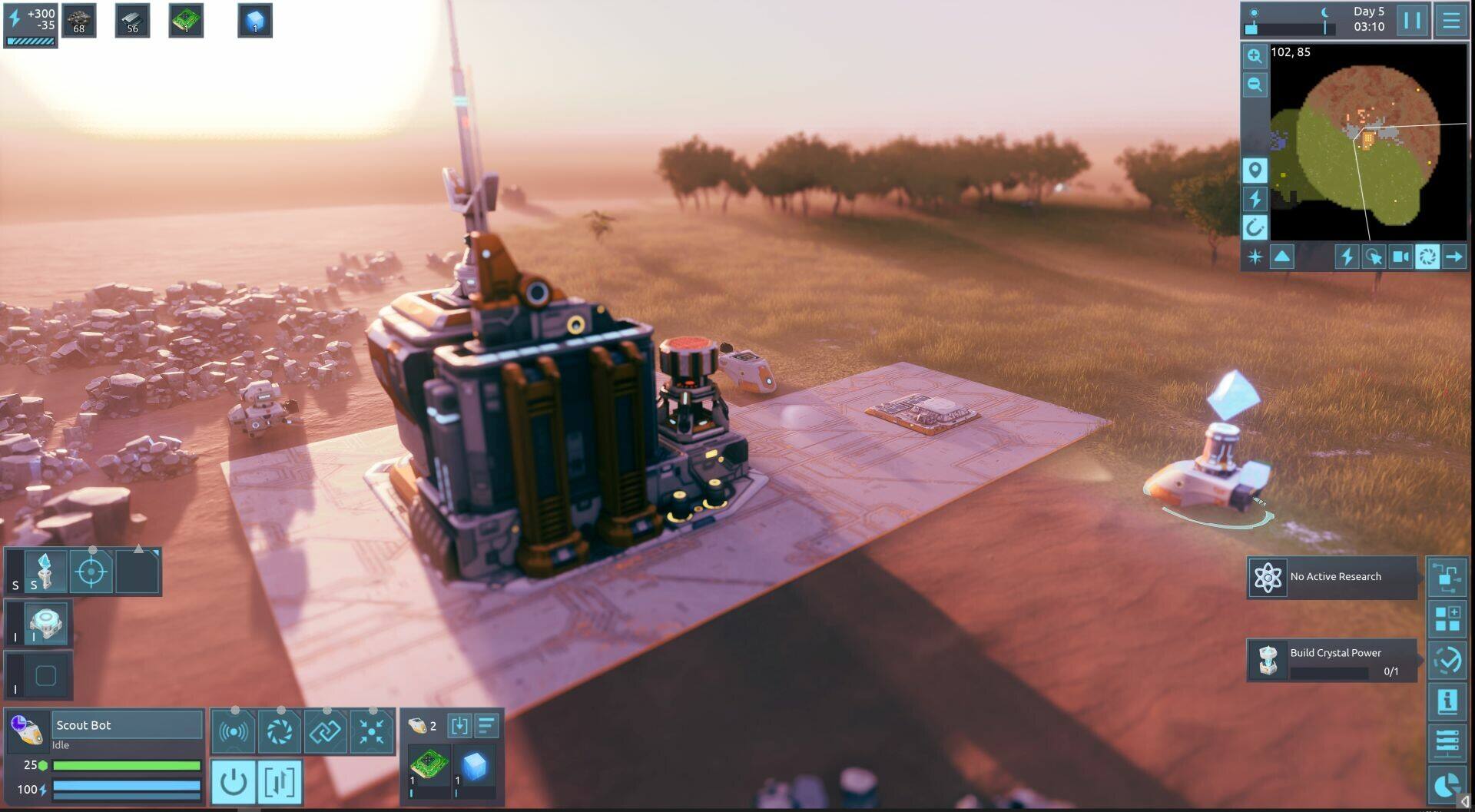Open the codex info book

coord(1447,701)
